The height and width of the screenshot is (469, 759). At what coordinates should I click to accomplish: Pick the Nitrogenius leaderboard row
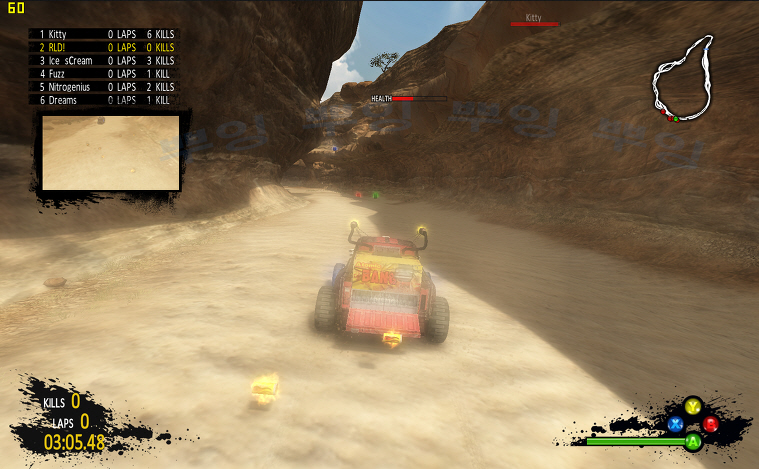105,87
